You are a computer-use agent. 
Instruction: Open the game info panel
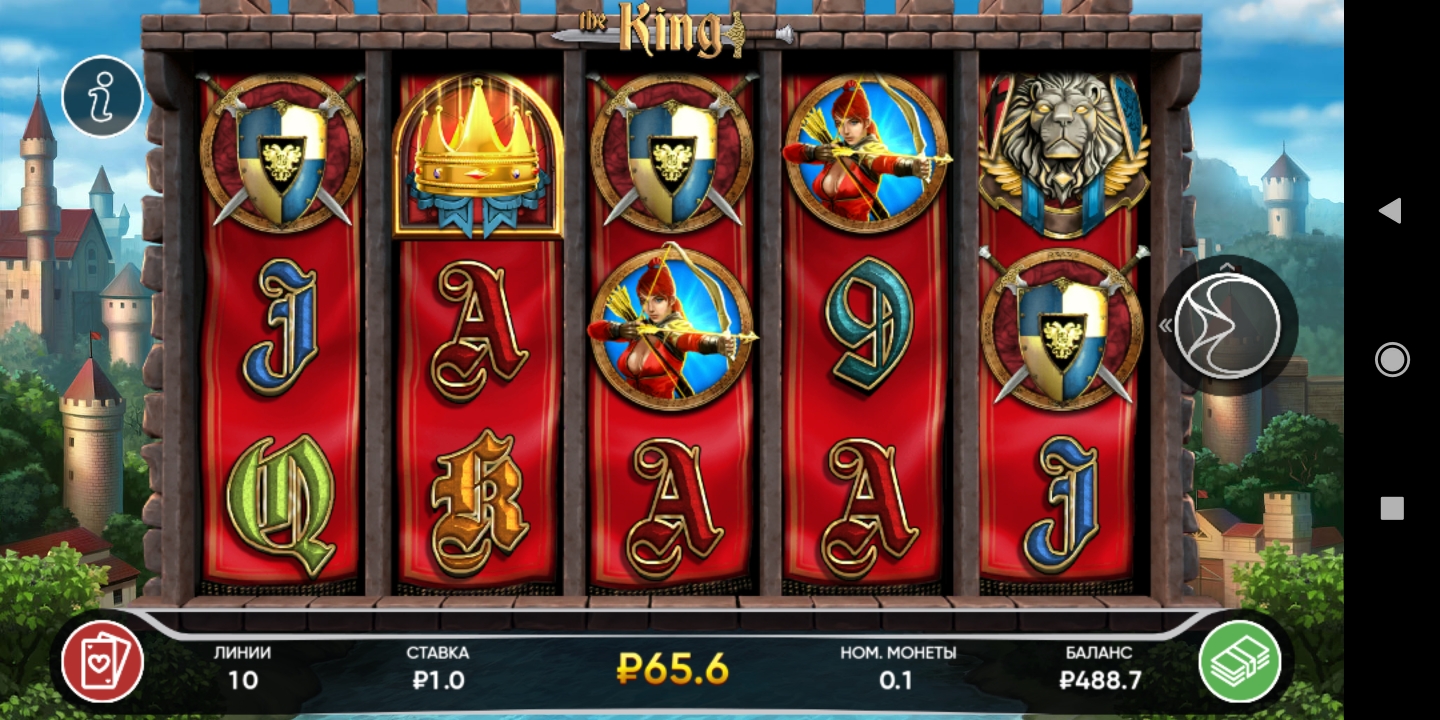click(102, 96)
